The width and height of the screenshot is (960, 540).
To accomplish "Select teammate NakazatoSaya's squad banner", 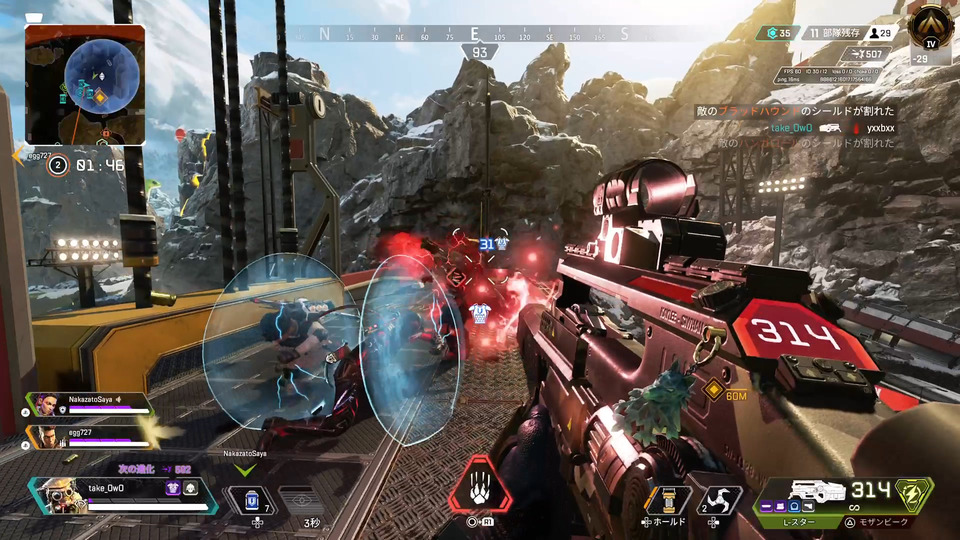I will click(x=90, y=404).
